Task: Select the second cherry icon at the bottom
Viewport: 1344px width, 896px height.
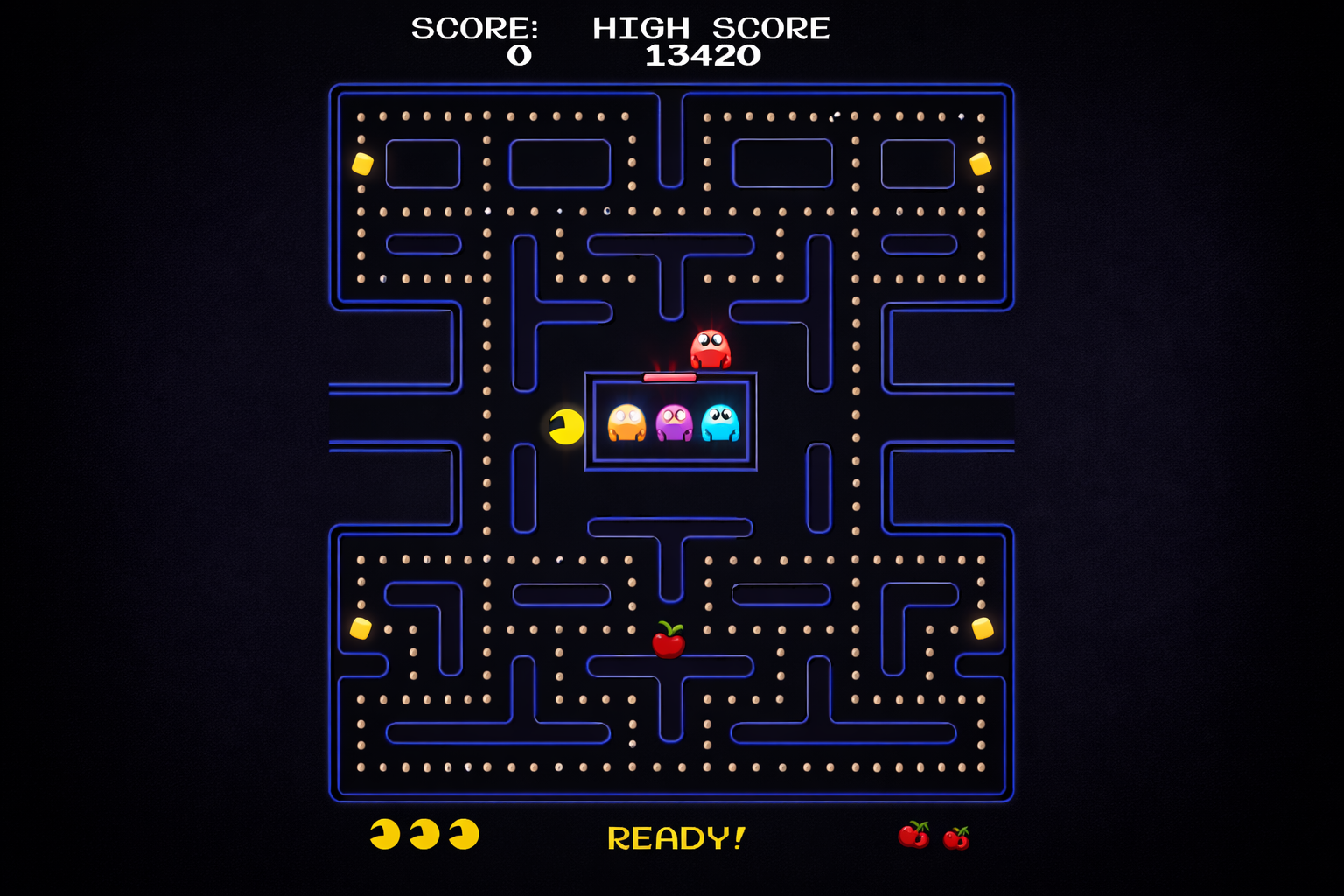Action: point(957,838)
